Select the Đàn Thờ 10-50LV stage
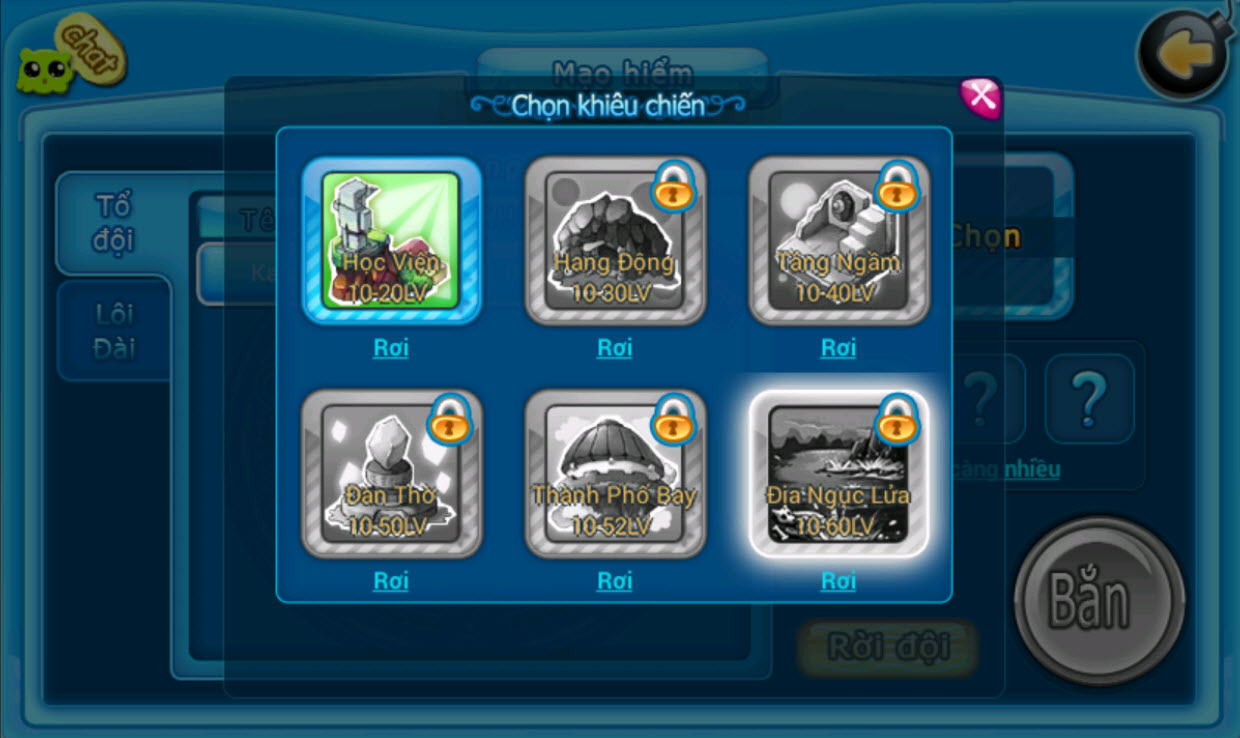The height and width of the screenshot is (738, 1240). (391, 473)
